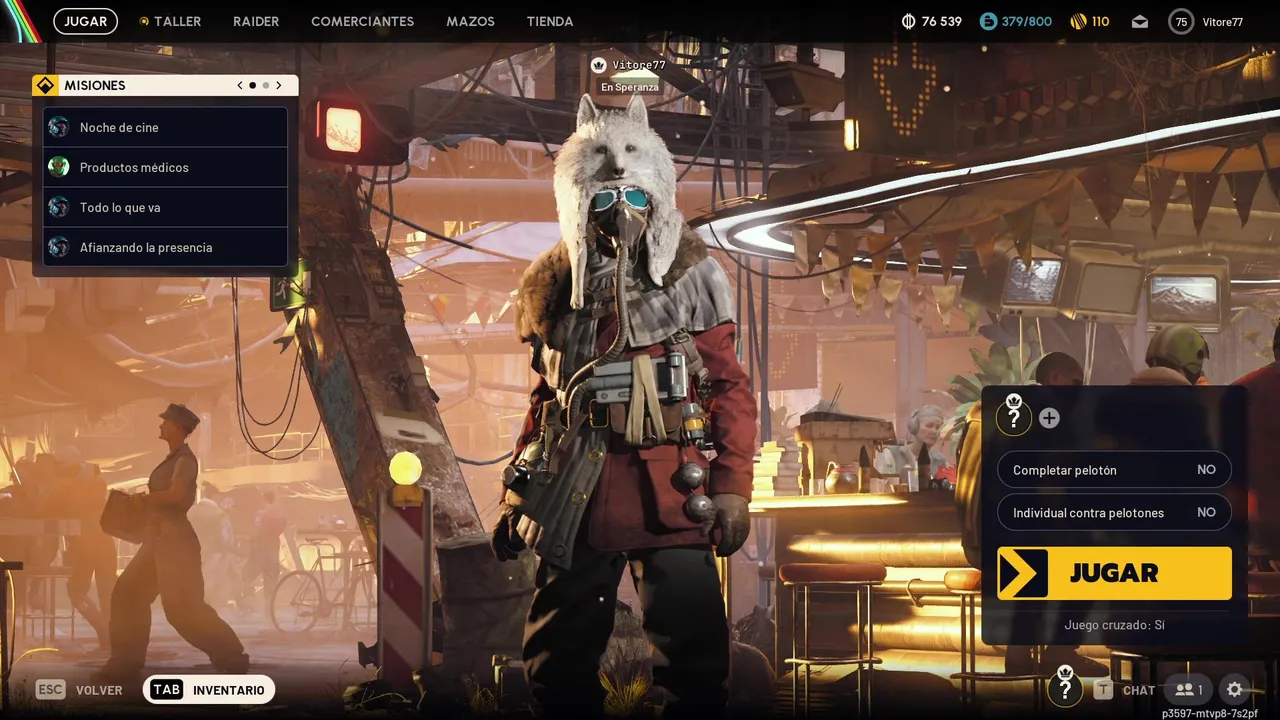Toggle Individual contra pelotones option
The height and width of the screenshot is (720, 1280).
point(1114,512)
